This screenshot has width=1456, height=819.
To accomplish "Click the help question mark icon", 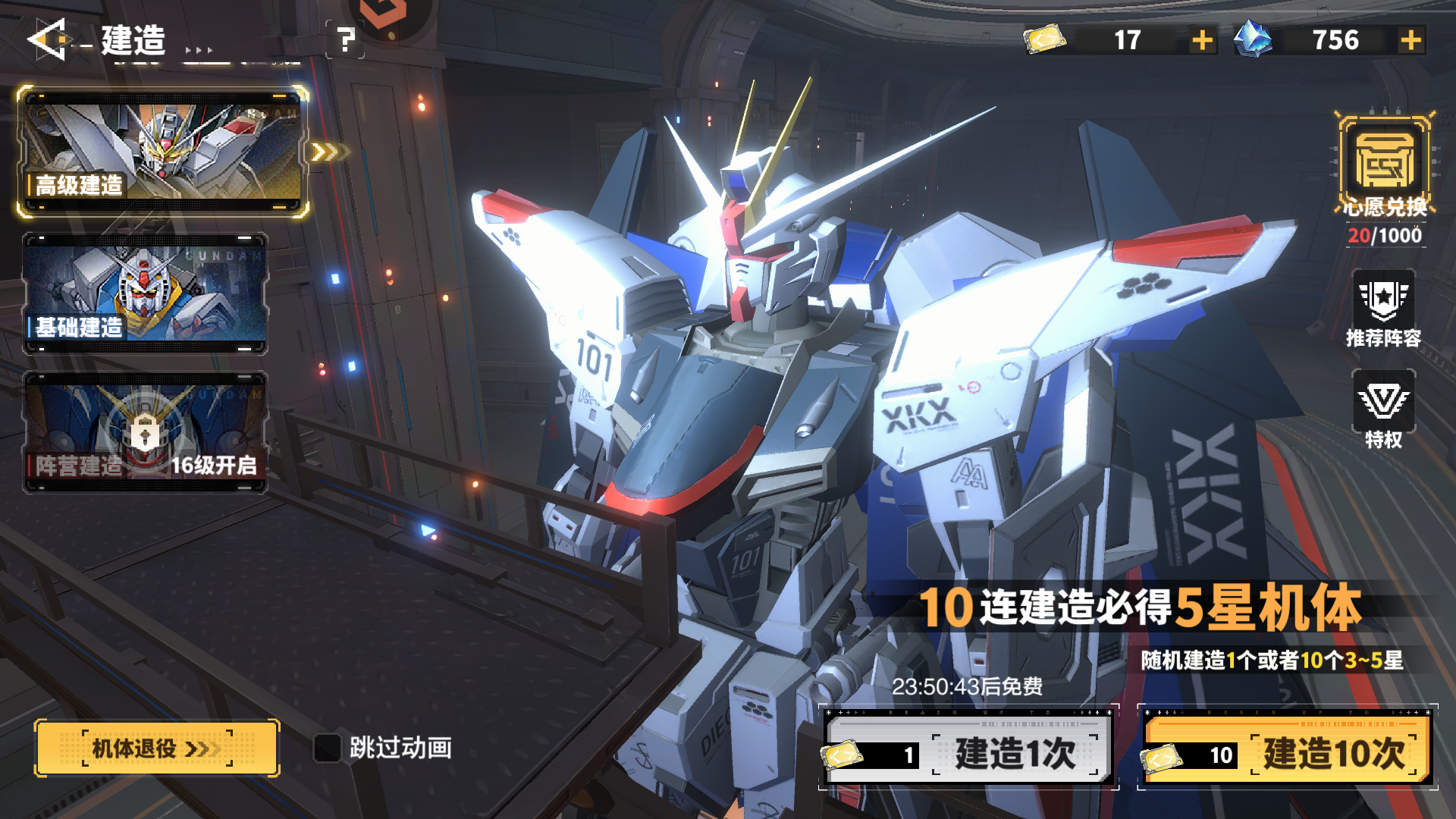I will pyautogui.click(x=347, y=39).
